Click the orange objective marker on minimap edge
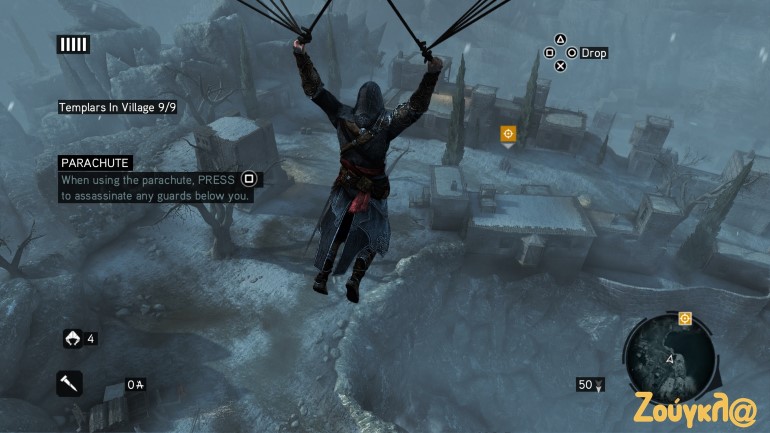770x433 pixels. point(685,319)
